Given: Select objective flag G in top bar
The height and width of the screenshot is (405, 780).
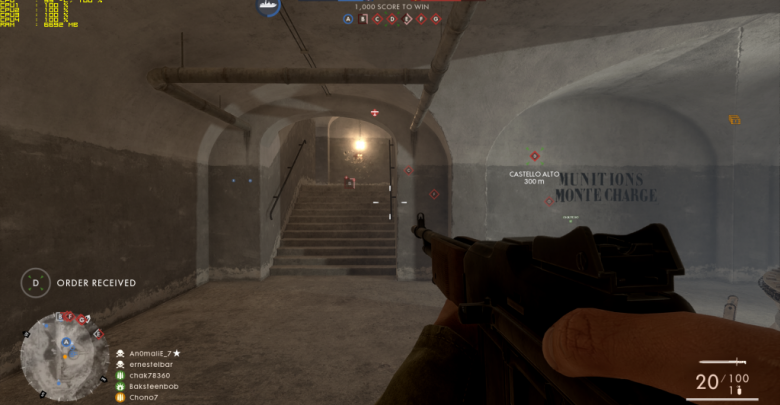Looking at the screenshot, I should pos(435,19).
